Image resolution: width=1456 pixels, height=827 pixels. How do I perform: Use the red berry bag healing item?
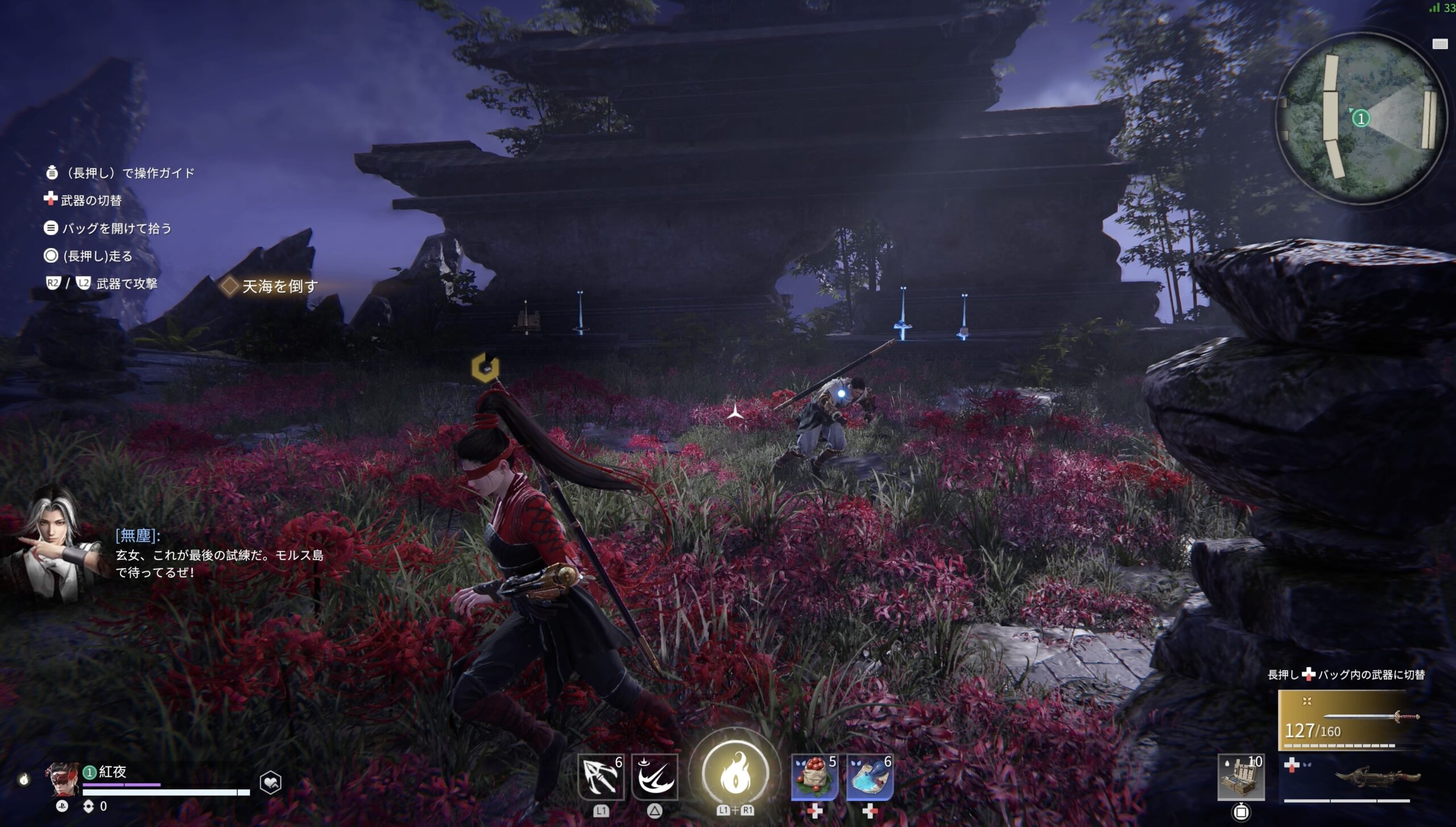(814, 777)
